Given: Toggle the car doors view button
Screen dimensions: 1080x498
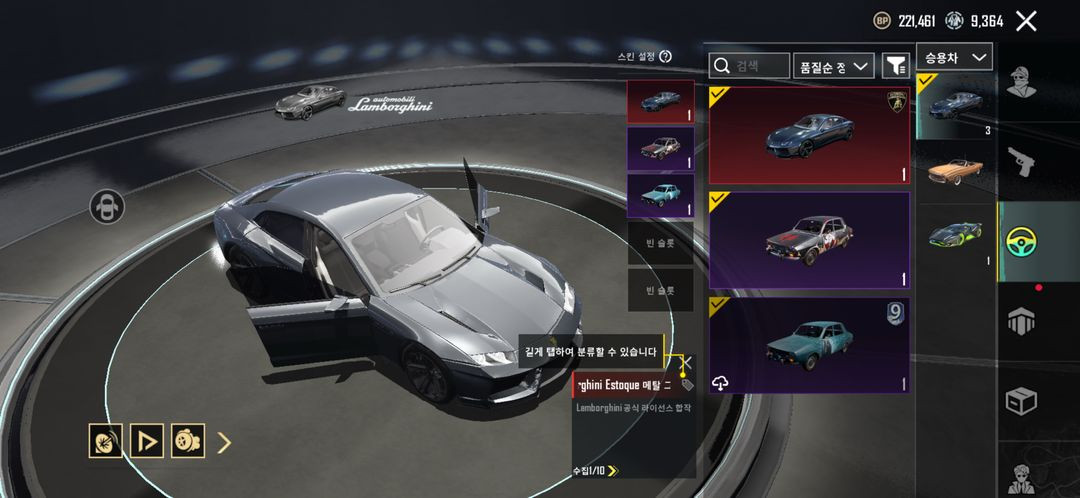Looking at the screenshot, I should tap(107, 207).
